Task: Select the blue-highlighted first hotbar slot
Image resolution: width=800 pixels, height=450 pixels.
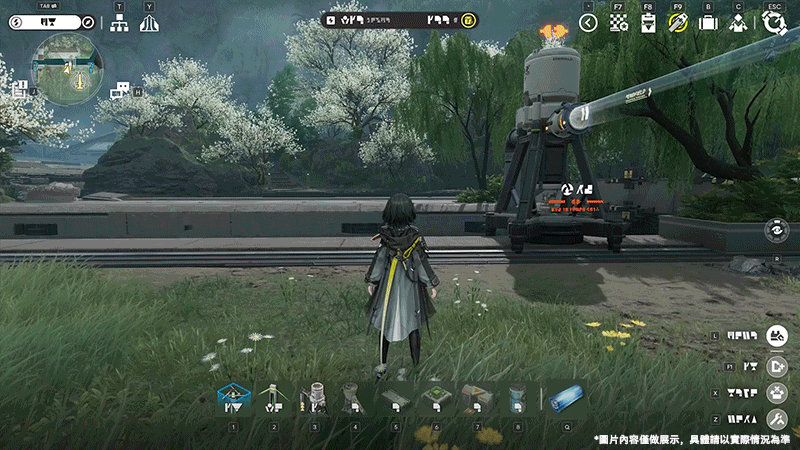Action: point(233,399)
